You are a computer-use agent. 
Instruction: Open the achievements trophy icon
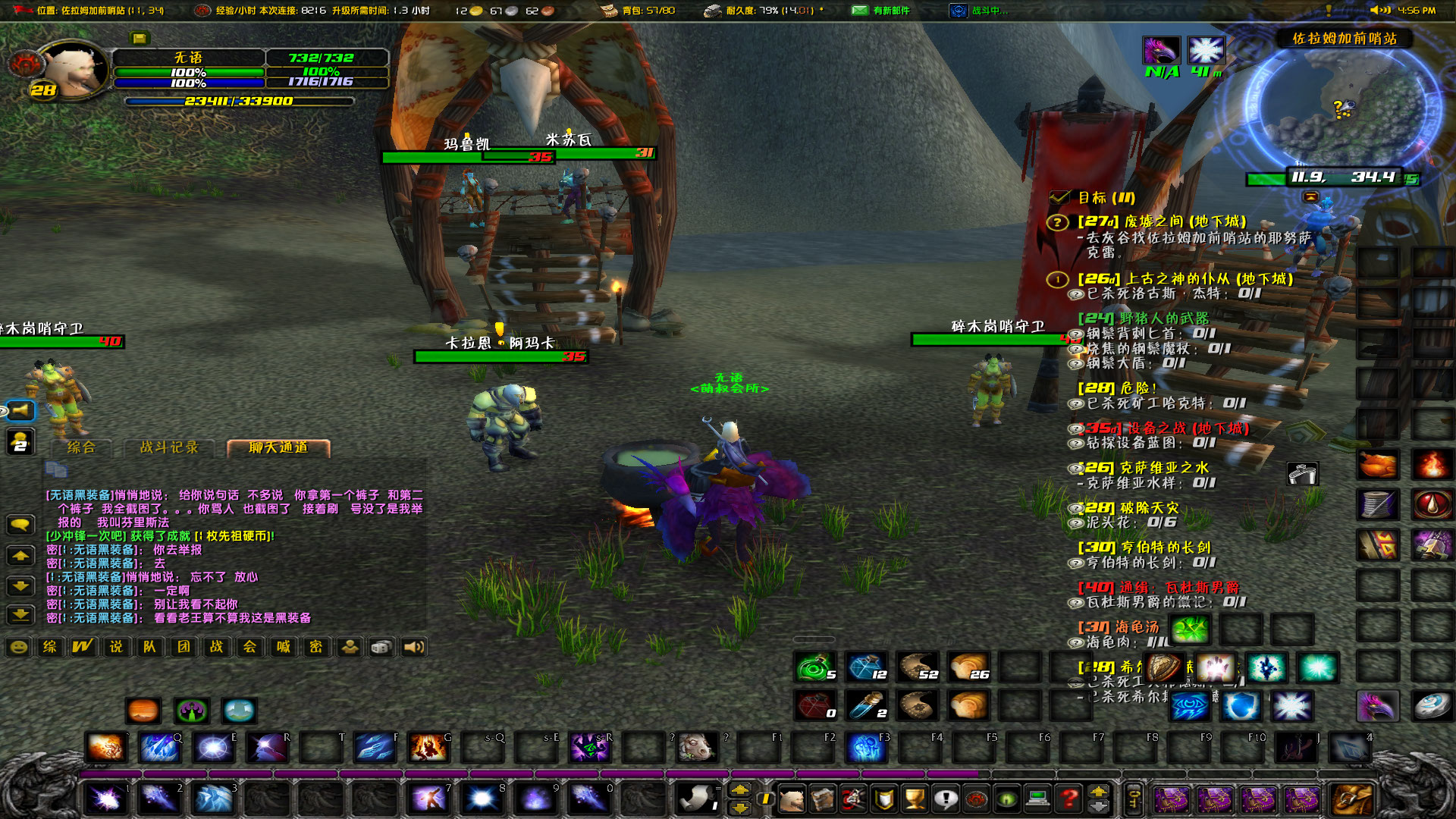click(914, 799)
